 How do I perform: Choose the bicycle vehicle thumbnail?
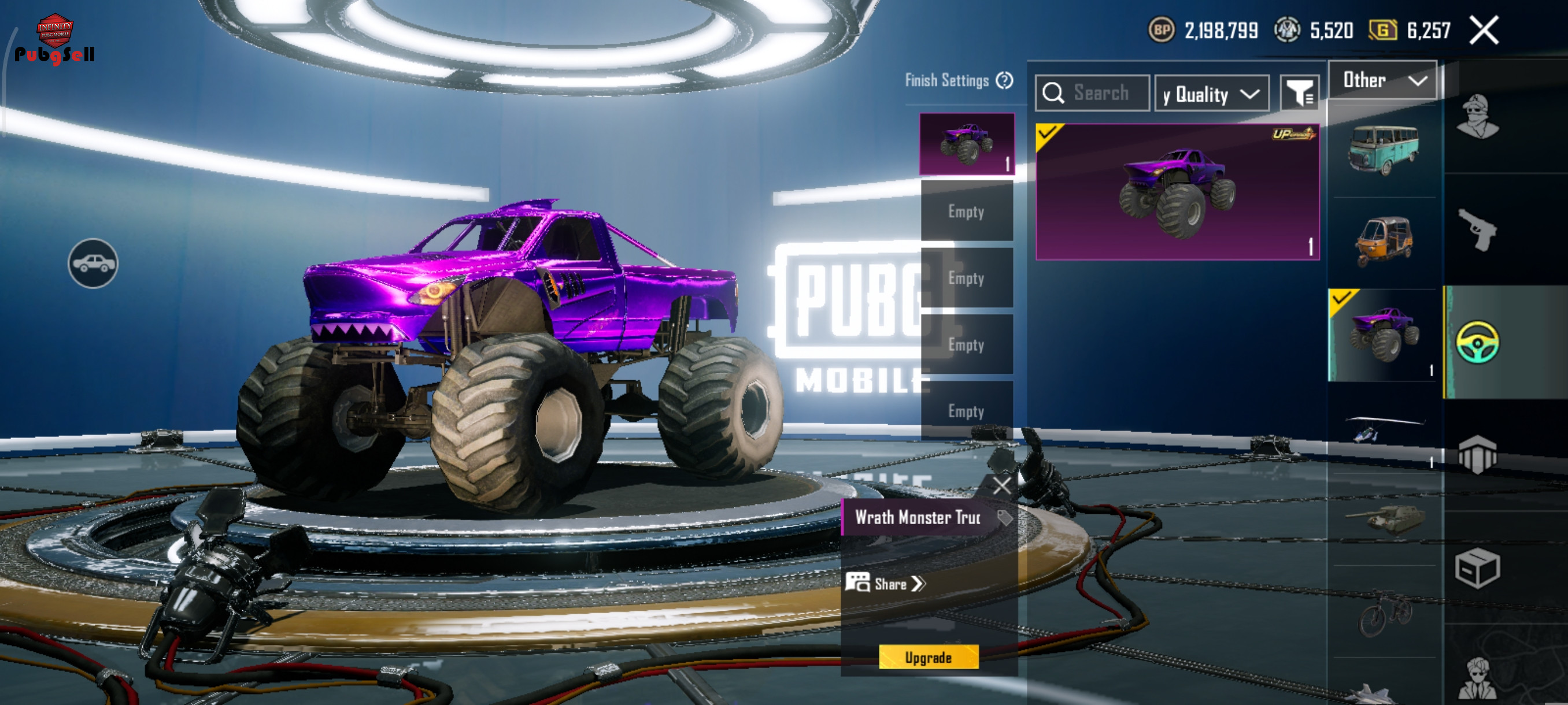[1384, 613]
